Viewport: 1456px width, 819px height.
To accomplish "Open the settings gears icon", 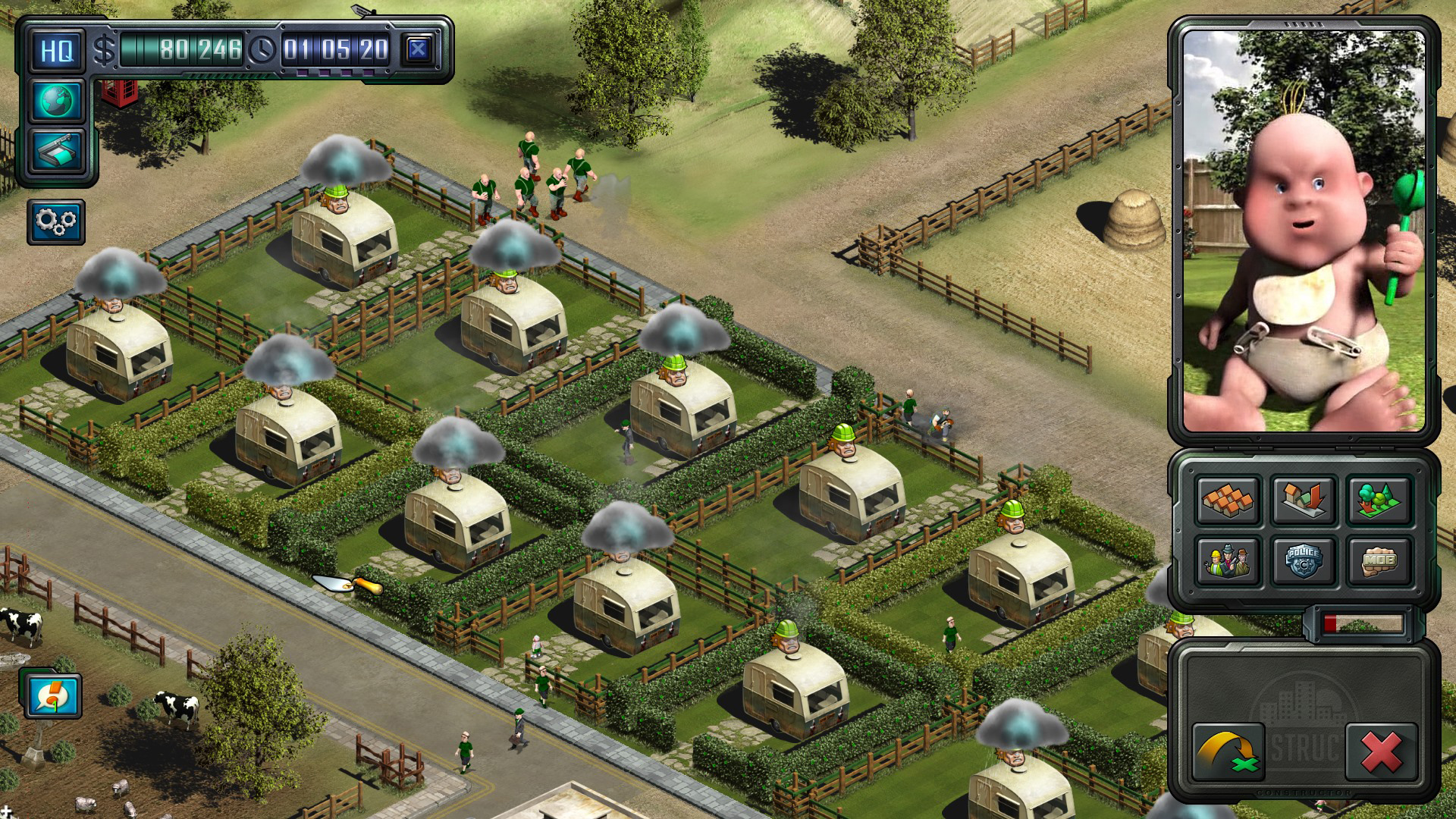I will [x=57, y=222].
